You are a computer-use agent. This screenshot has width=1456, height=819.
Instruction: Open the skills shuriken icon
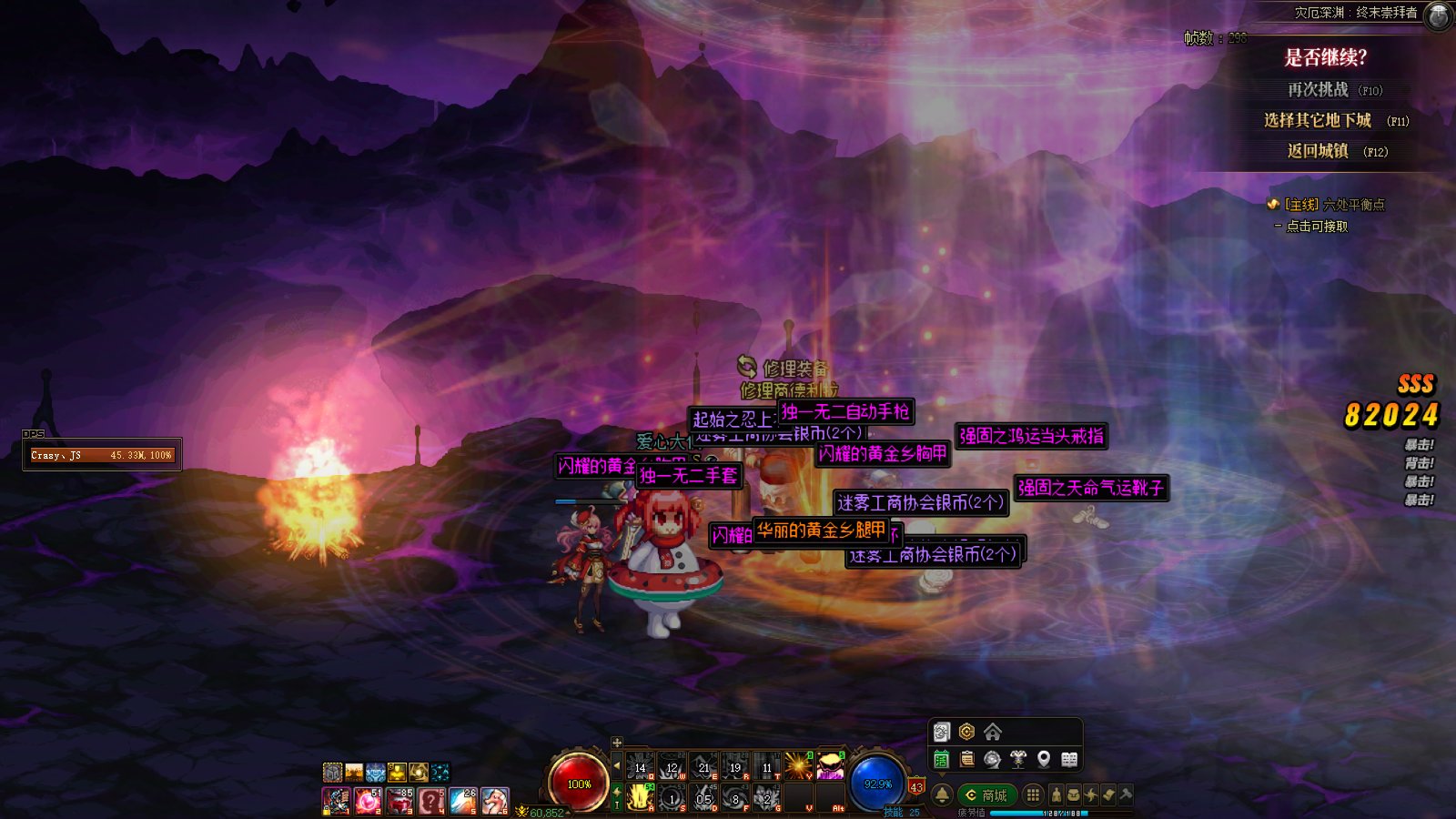coord(1091,795)
